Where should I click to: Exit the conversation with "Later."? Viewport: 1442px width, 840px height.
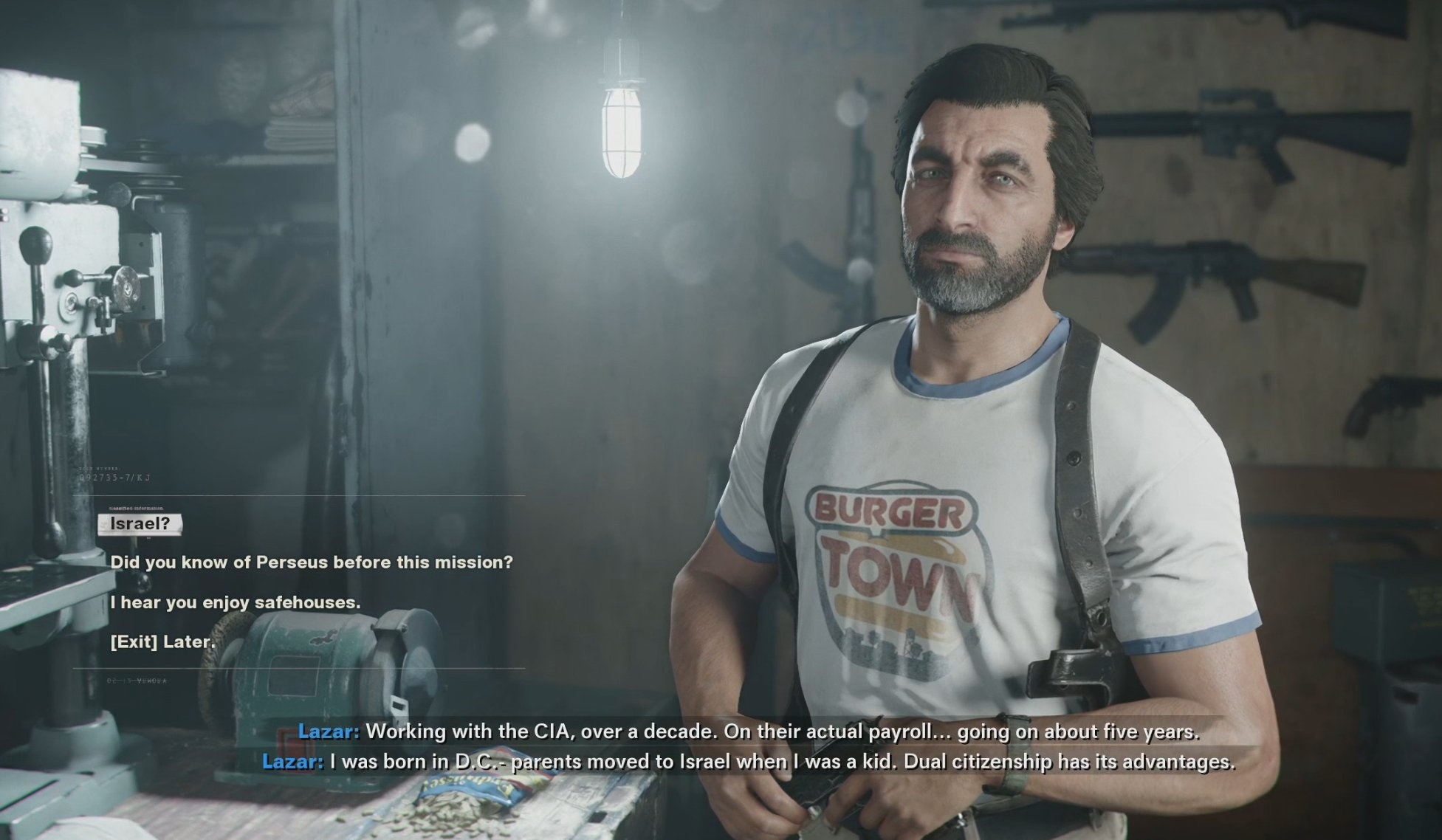click(162, 642)
